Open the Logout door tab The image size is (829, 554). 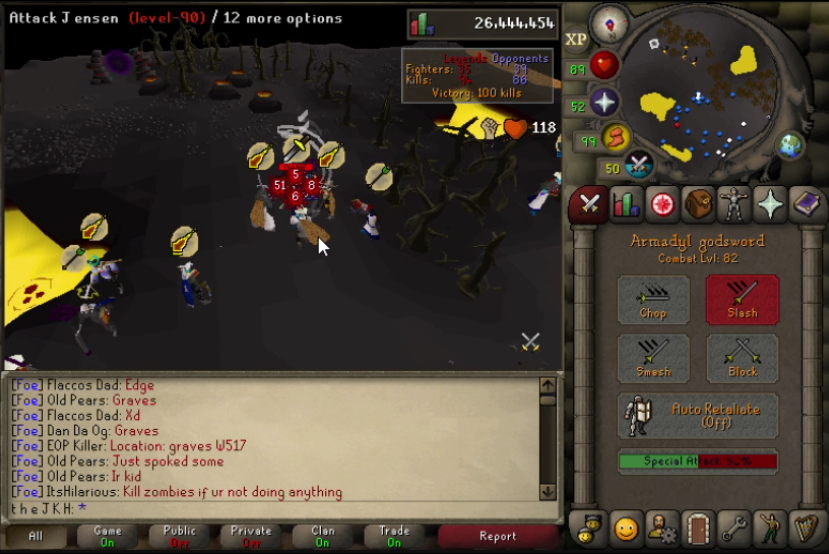[697, 527]
